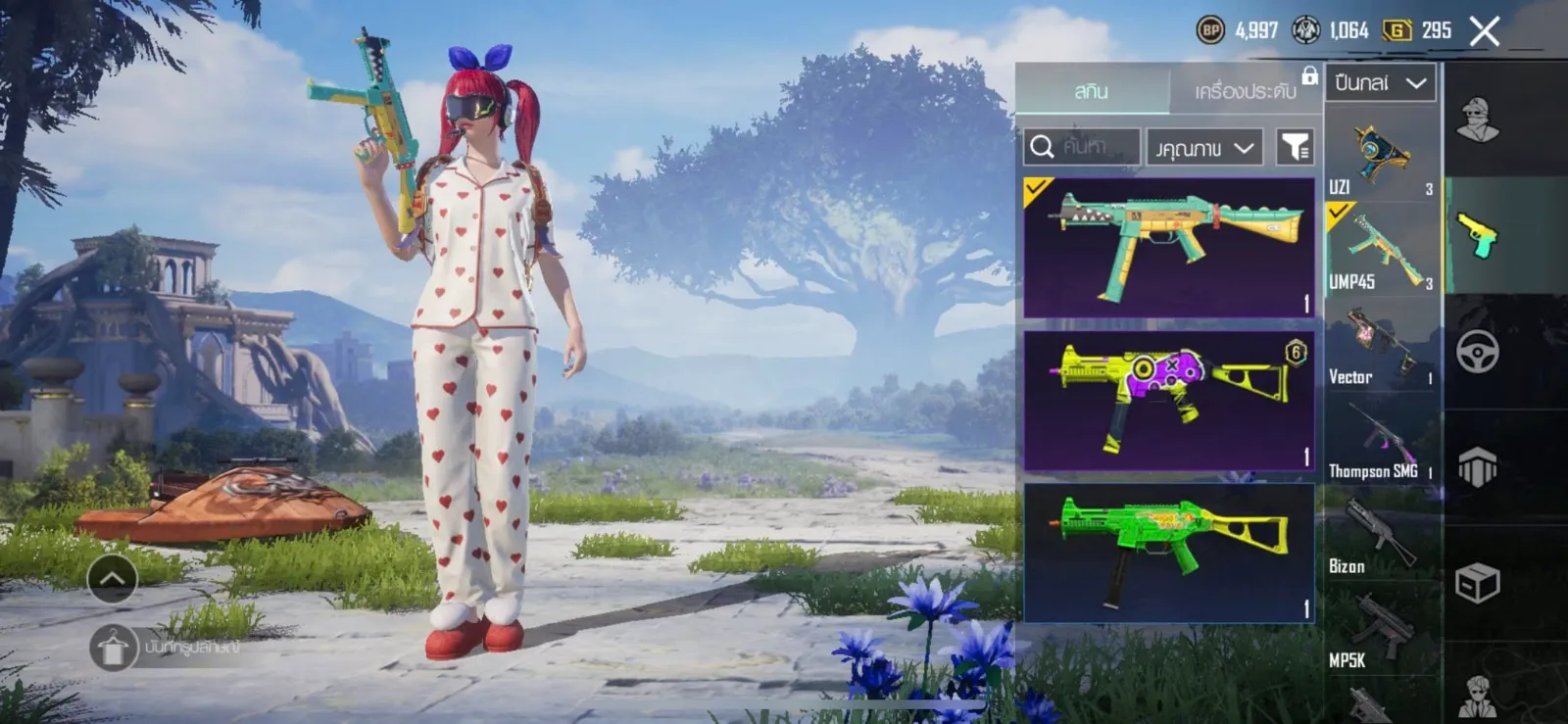Open the steering wheel vehicle category
This screenshot has width=1568, height=724.
click(x=1477, y=352)
